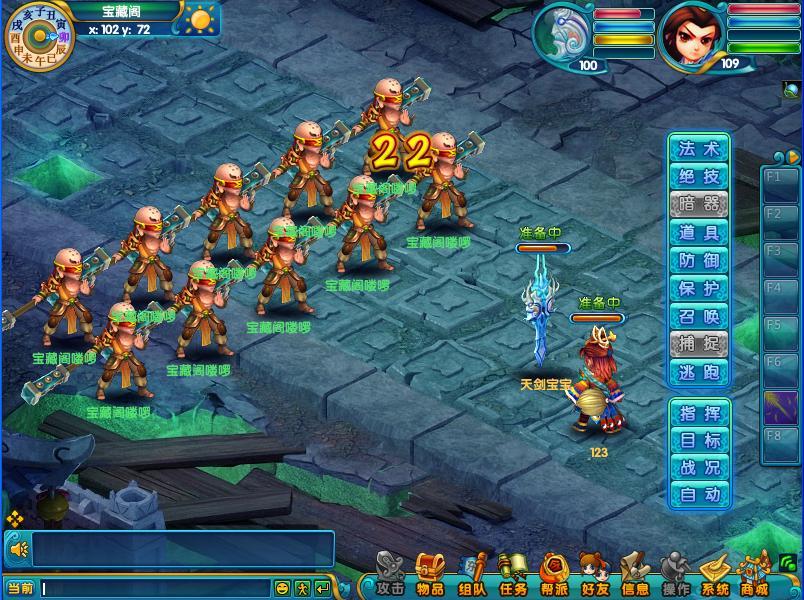Viewport: 804px width, 600px height.
Task: Open the 系统 system menu
Action: pyautogui.click(x=715, y=574)
